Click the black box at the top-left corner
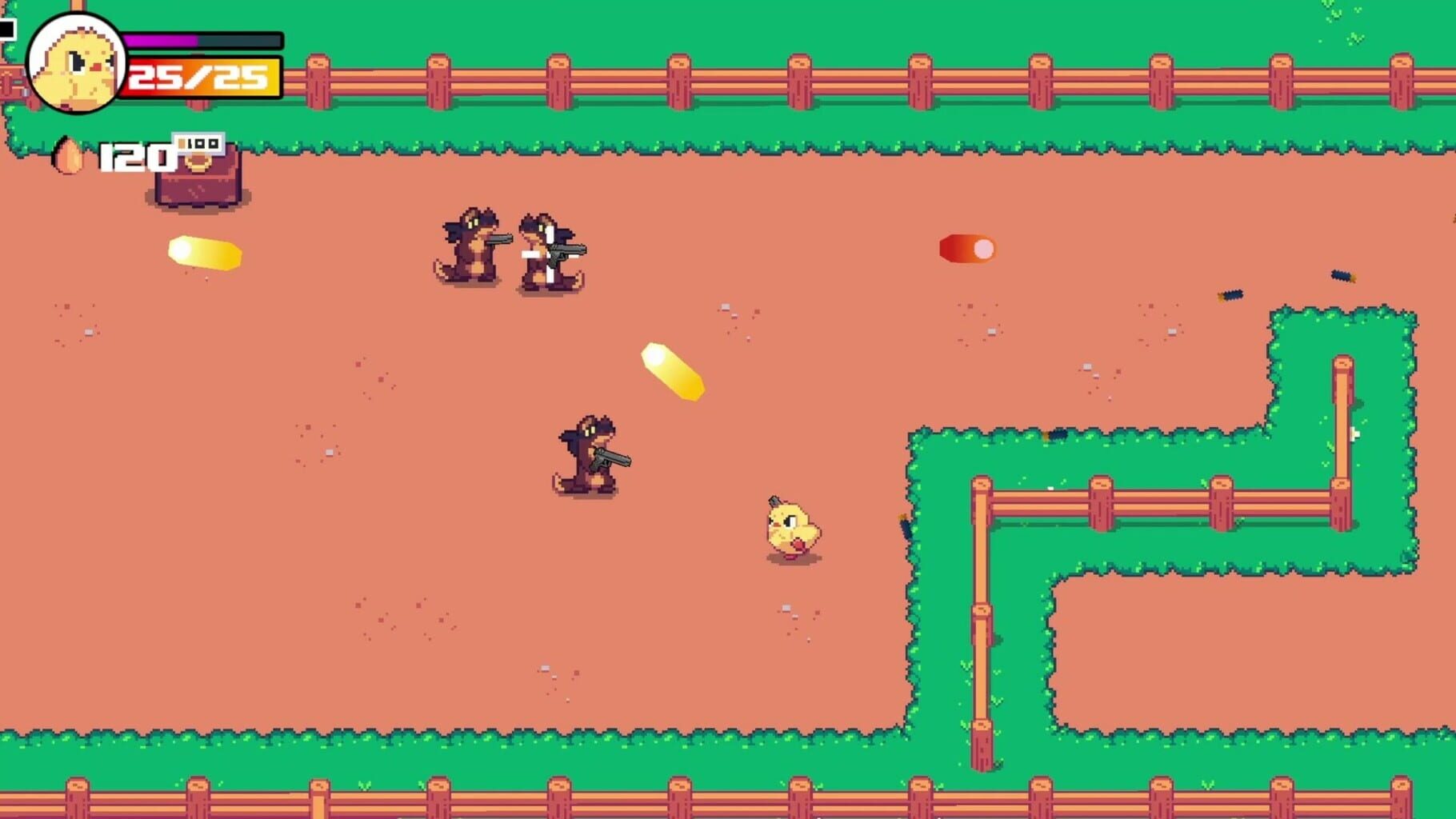 (x=8, y=30)
